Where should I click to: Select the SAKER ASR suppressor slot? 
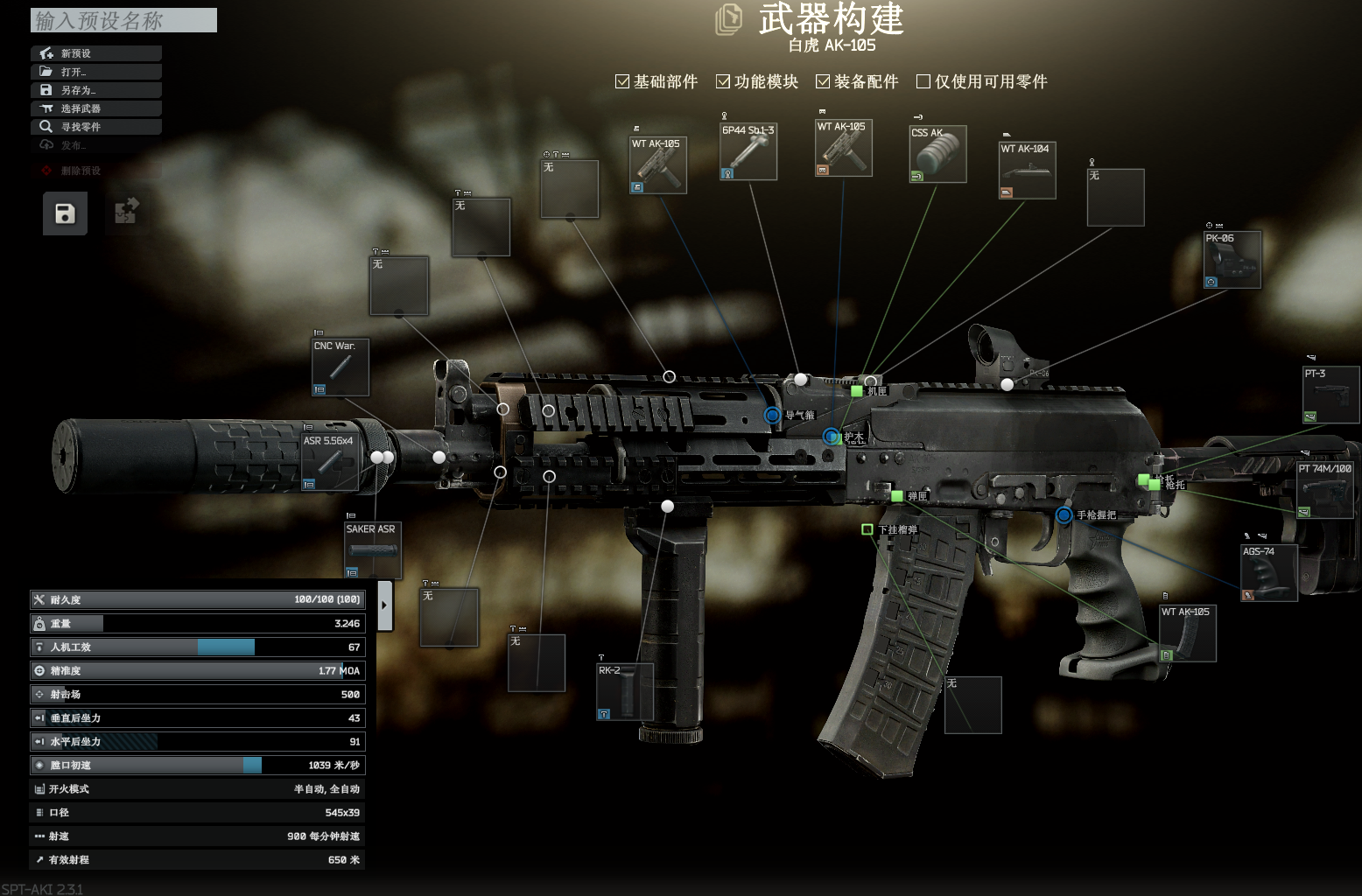click(x=373, y=550)
